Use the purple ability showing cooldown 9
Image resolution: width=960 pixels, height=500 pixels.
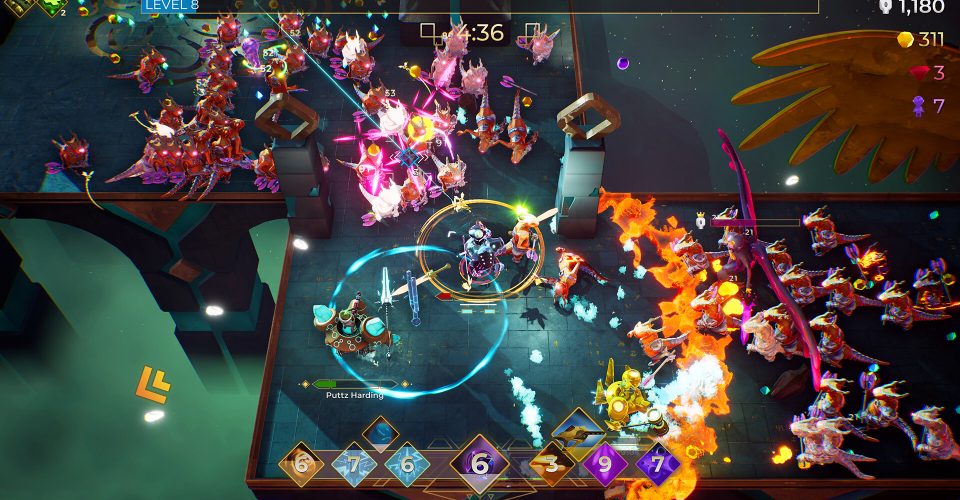coord(605,465)
